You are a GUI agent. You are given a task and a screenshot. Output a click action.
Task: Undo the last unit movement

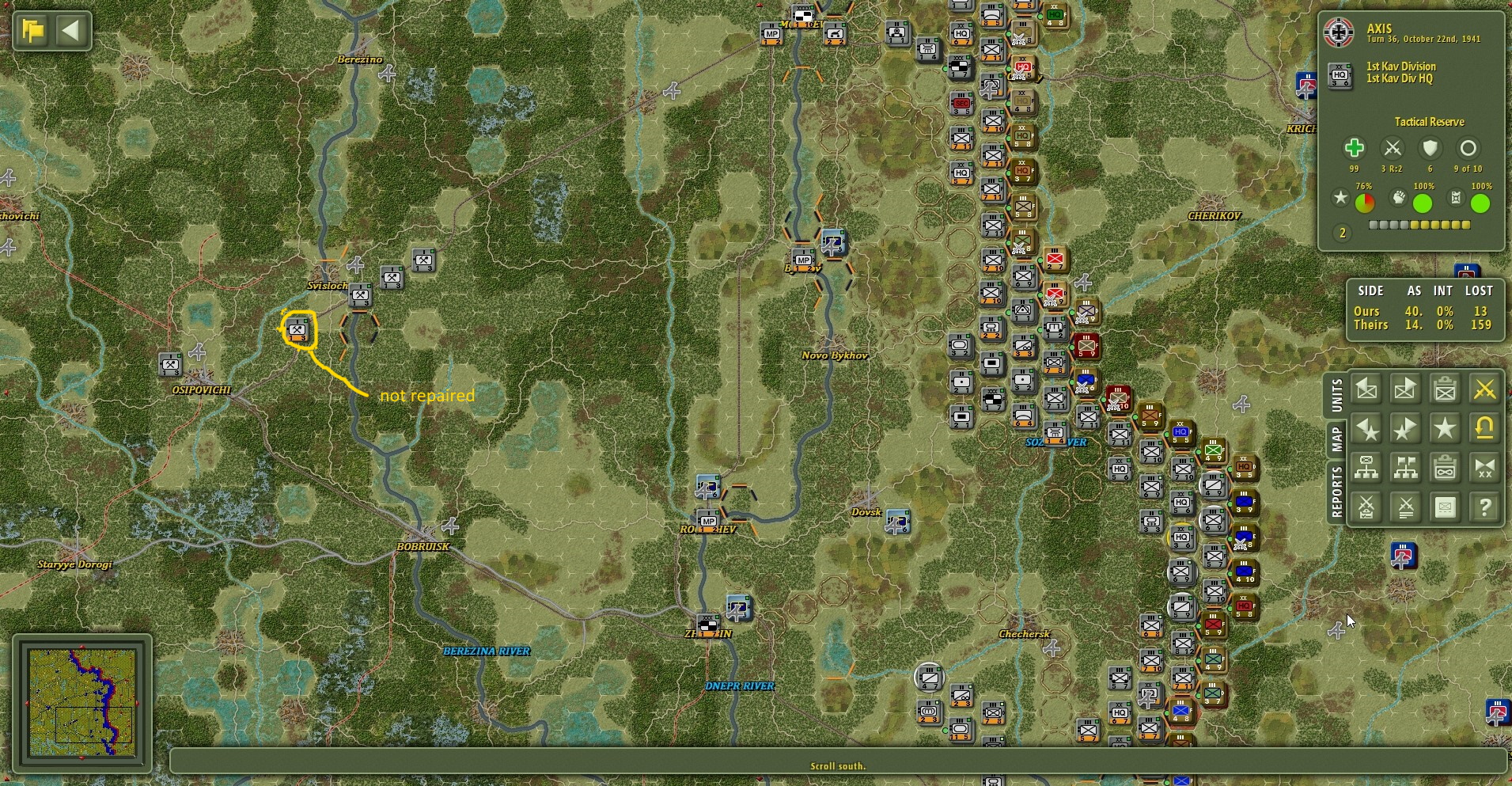(1486, 429)
